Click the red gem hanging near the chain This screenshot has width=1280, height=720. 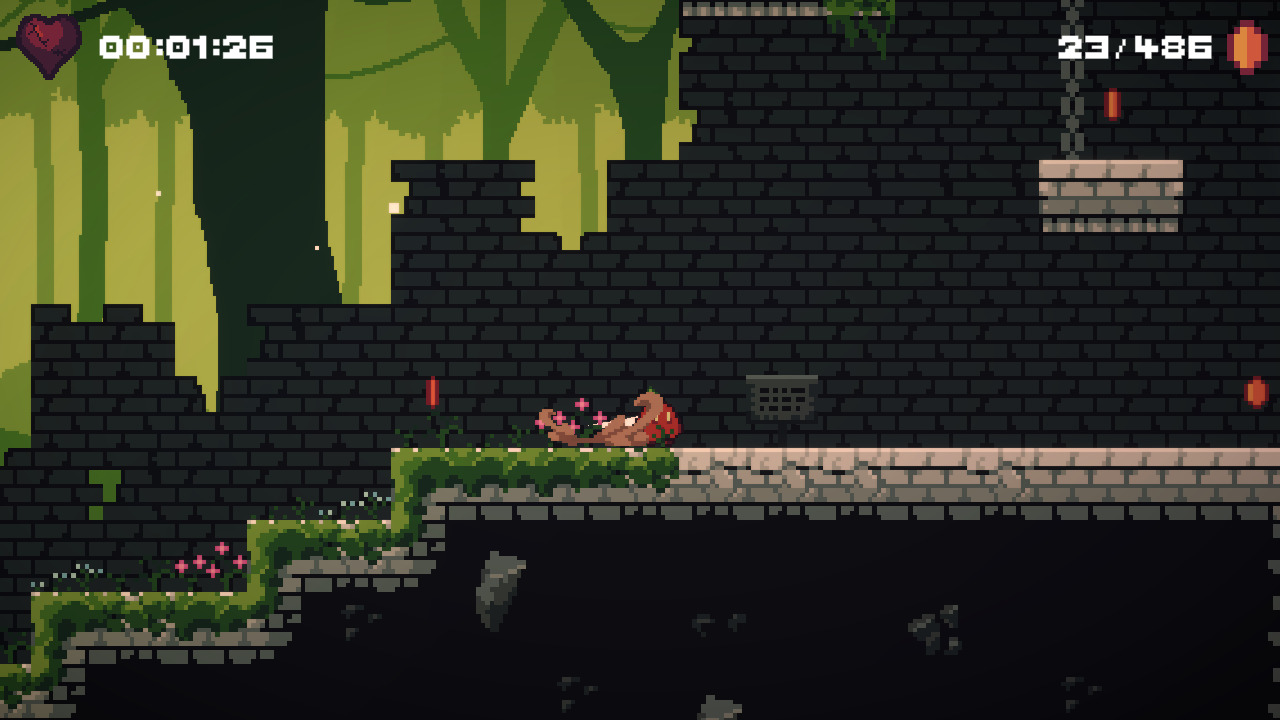pyautogui.click(x=1113, y=104)
